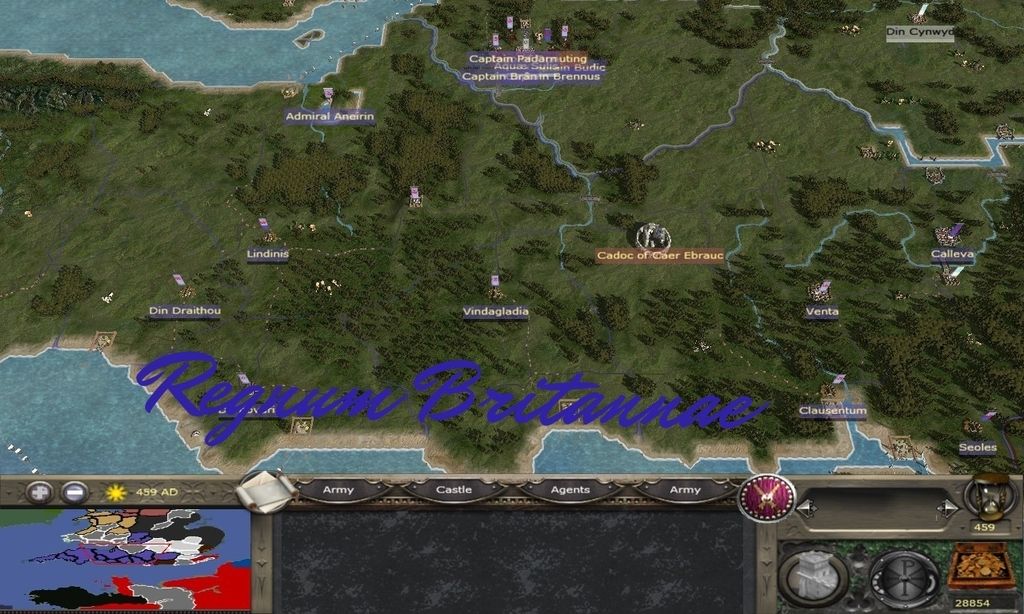1024x614 pixels.
Task: Open the treasure chest finances button
Action: 981,567
